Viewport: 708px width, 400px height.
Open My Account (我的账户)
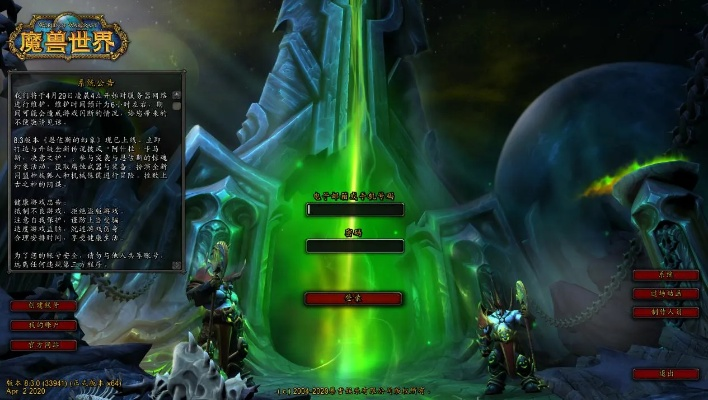[x=44, y=326]
